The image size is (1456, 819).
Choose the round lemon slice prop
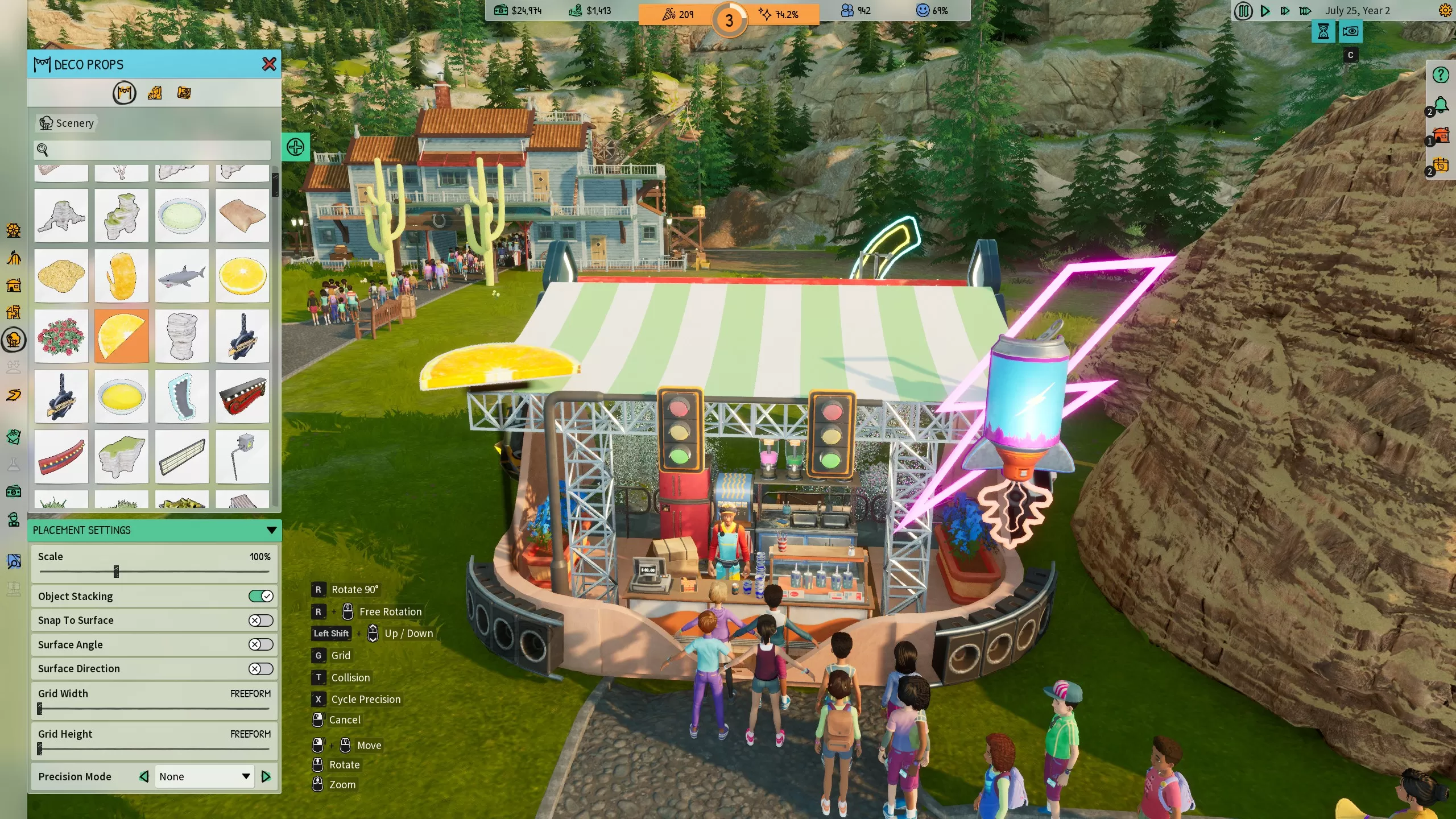242,276
